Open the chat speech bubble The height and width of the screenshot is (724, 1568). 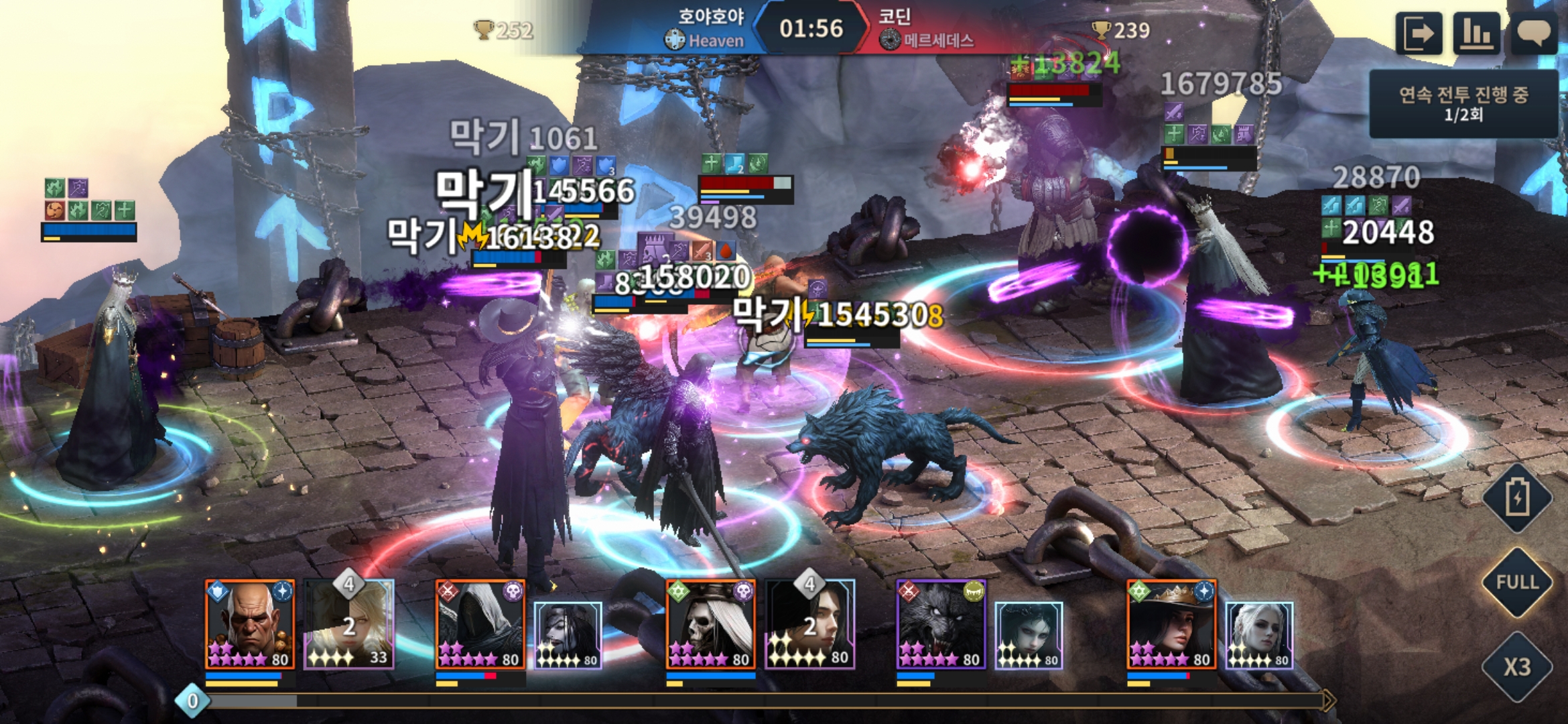[1534, 33]
